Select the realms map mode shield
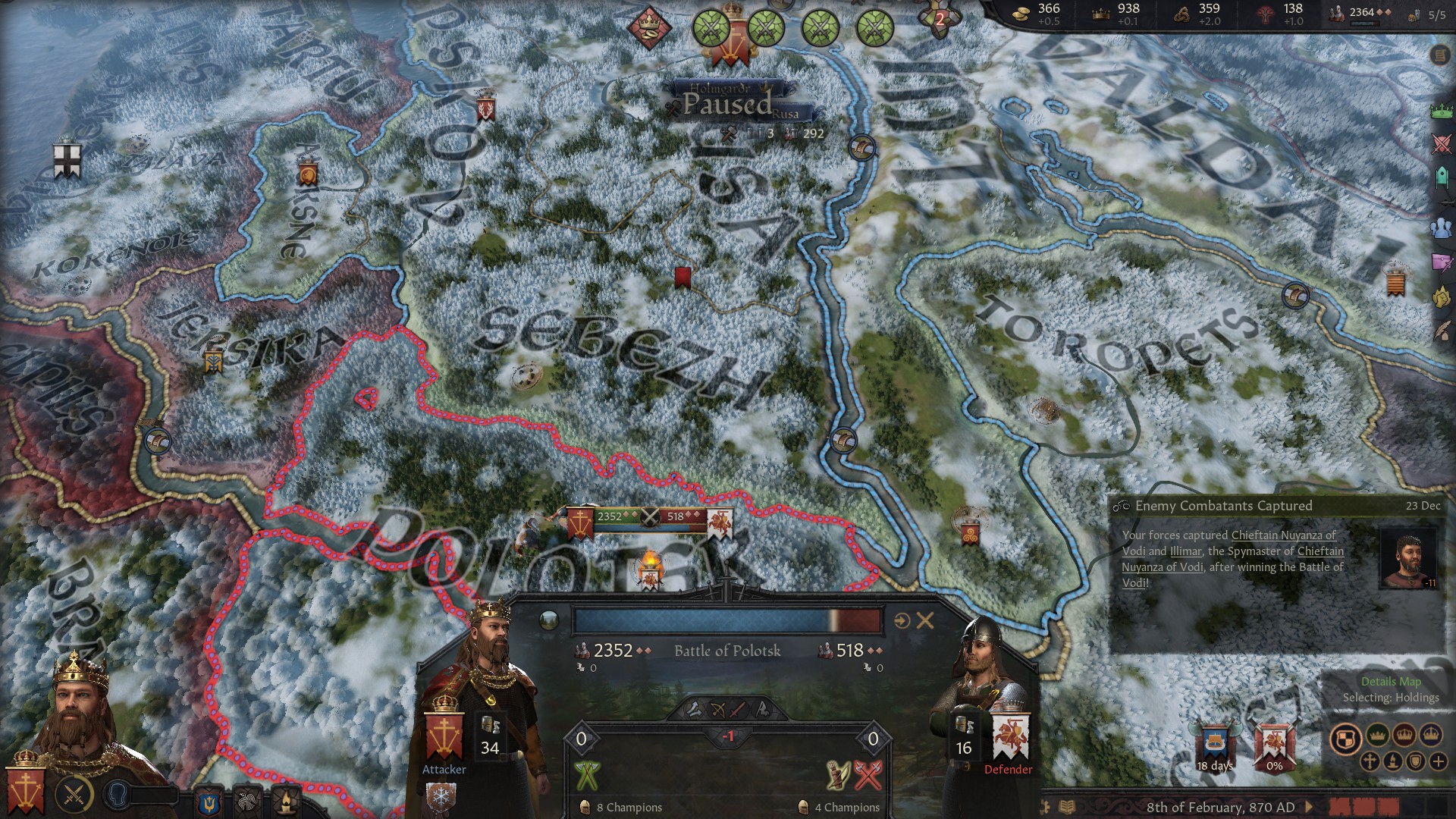This screenshot has width=1456, height=819. pos(1345,737)
